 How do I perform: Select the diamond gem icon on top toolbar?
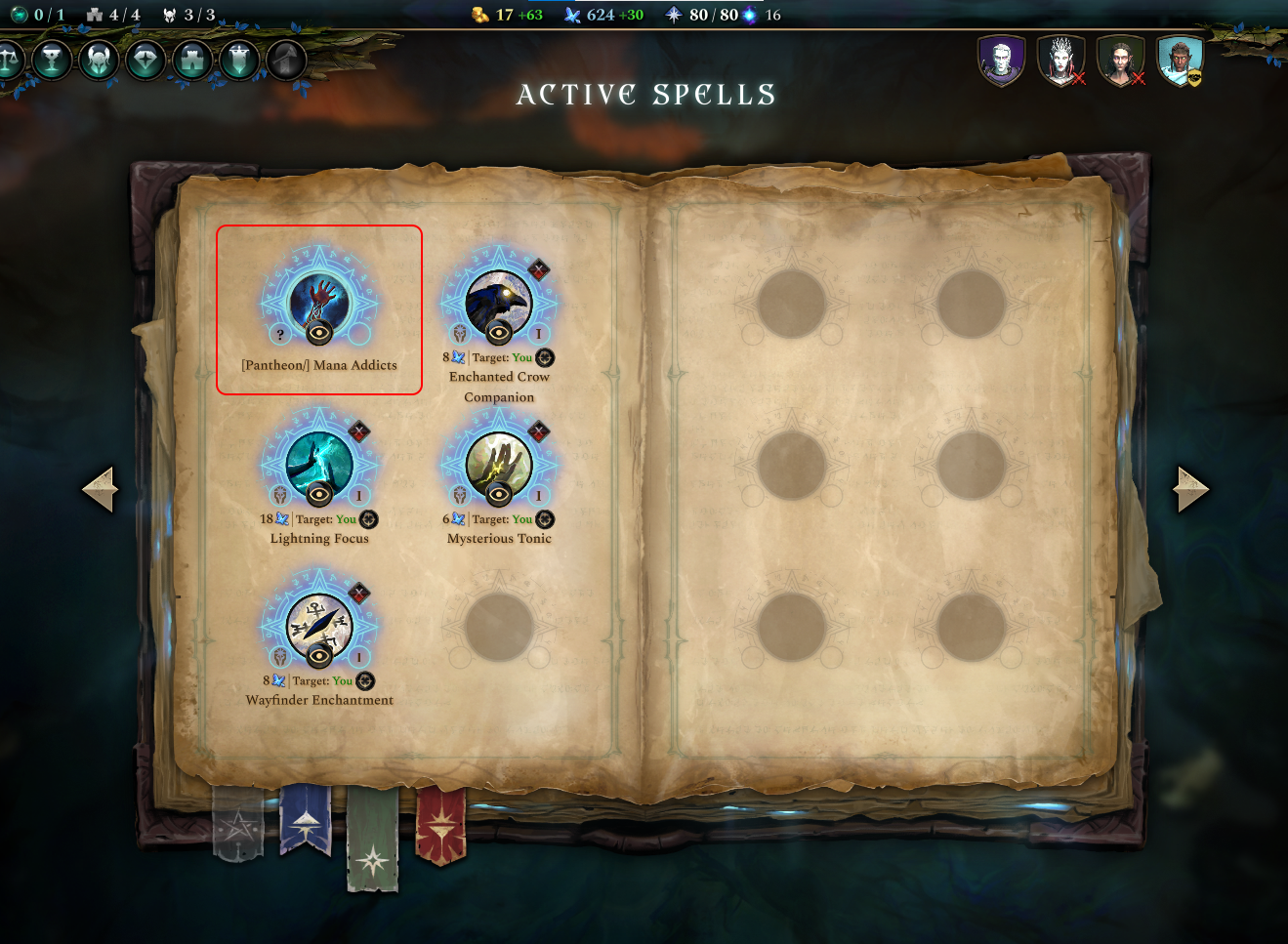pyautogui.click(x=145, y=60)
